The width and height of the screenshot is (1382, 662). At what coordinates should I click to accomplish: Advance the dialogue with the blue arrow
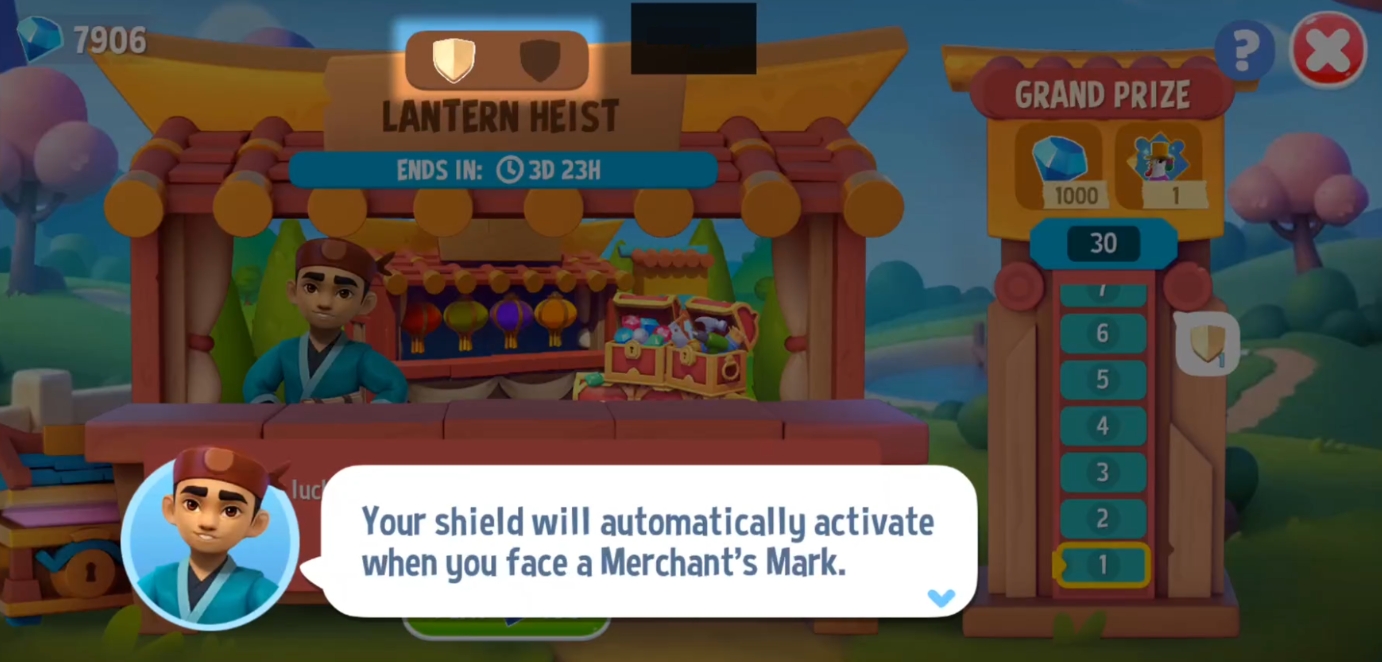tap(941, 598)
